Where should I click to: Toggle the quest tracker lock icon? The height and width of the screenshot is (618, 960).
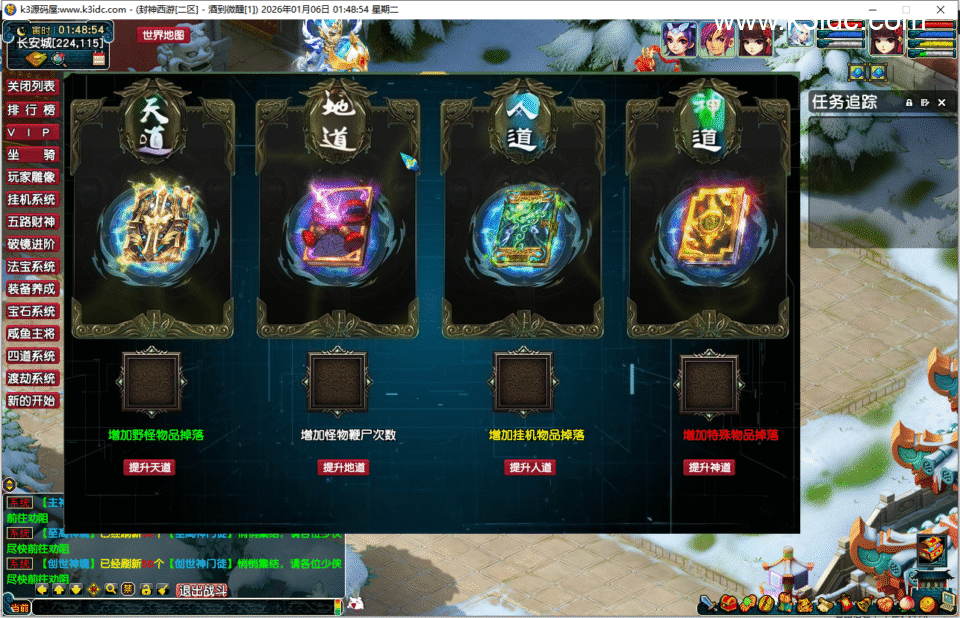pyautogui.click(x=909, y=102)
